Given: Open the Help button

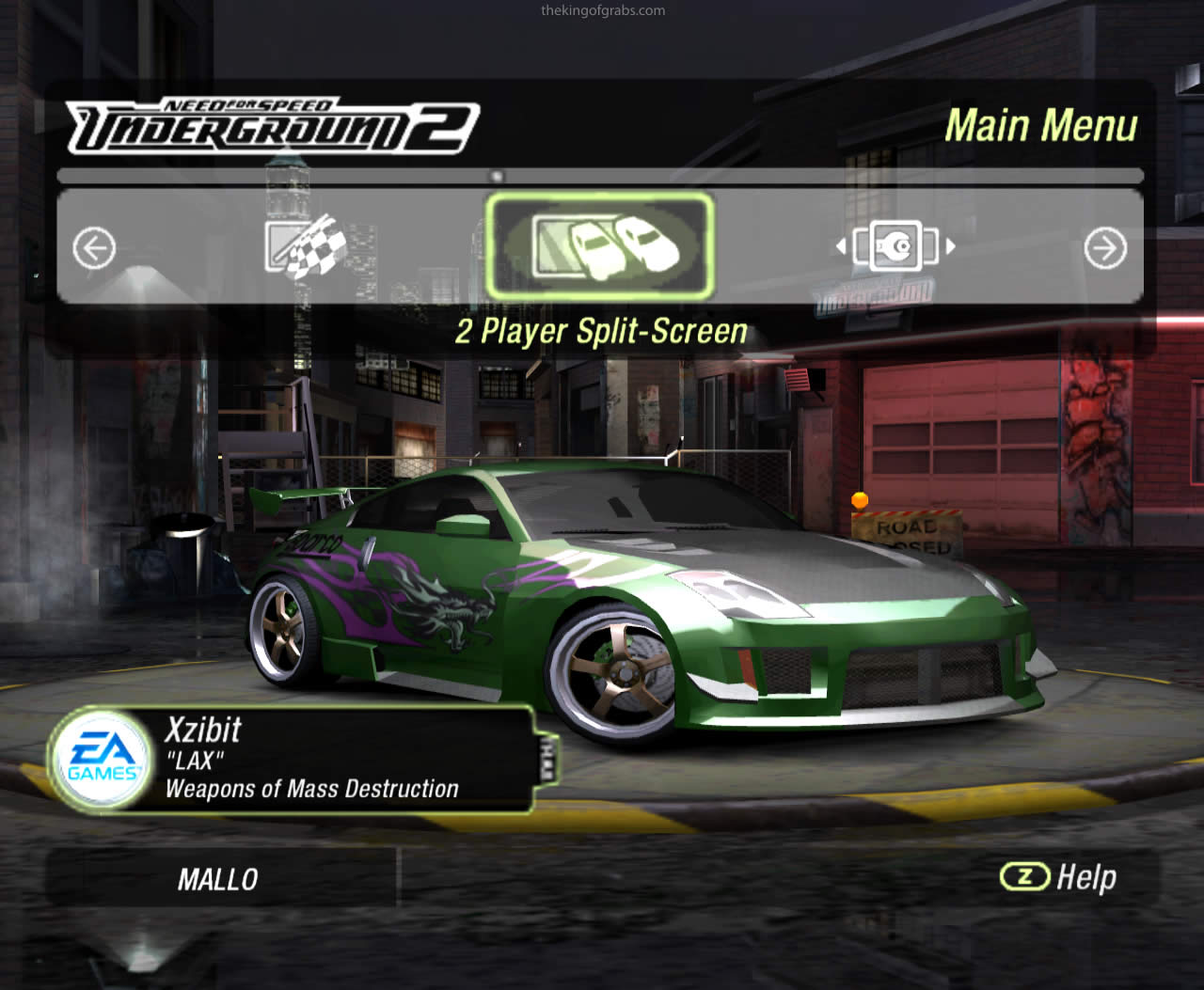Looking at the screenshot, I should pyautogui.click(x=1059, y=877).
